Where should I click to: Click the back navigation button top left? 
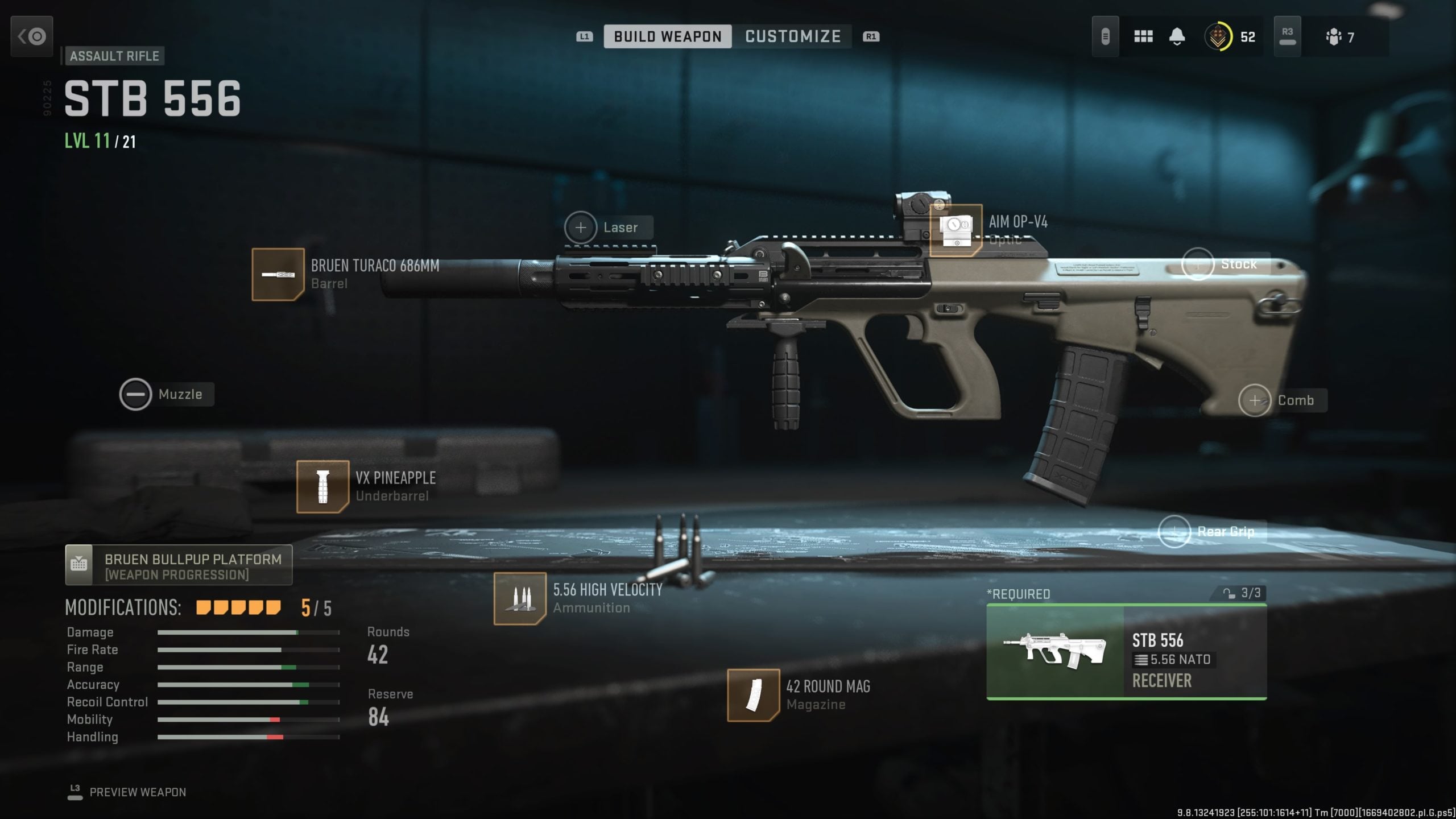(31, 36)
